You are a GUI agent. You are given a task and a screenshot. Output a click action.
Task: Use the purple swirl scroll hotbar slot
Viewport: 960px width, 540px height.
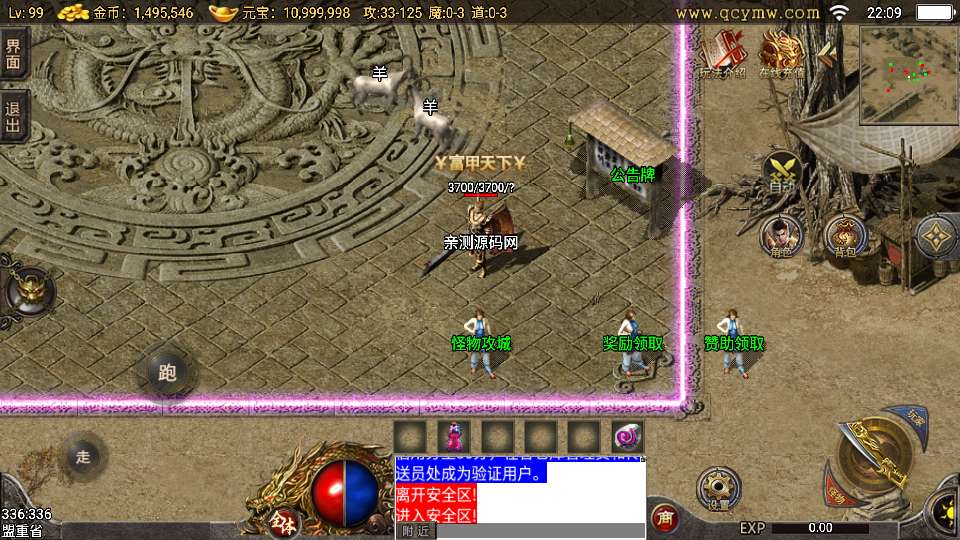point(627,437)
